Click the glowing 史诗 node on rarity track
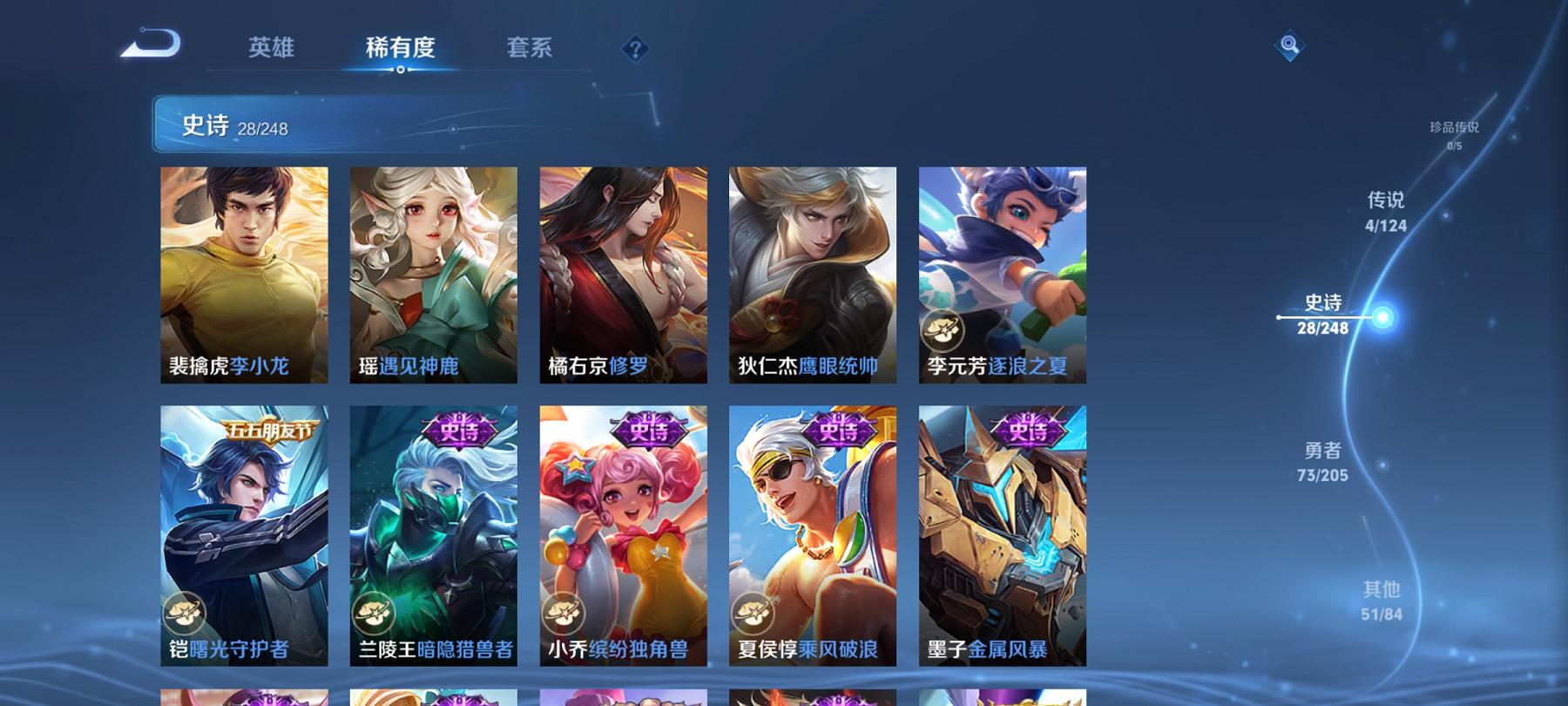The width and height of the screenshot is (1568, 706). [1383, 319]
